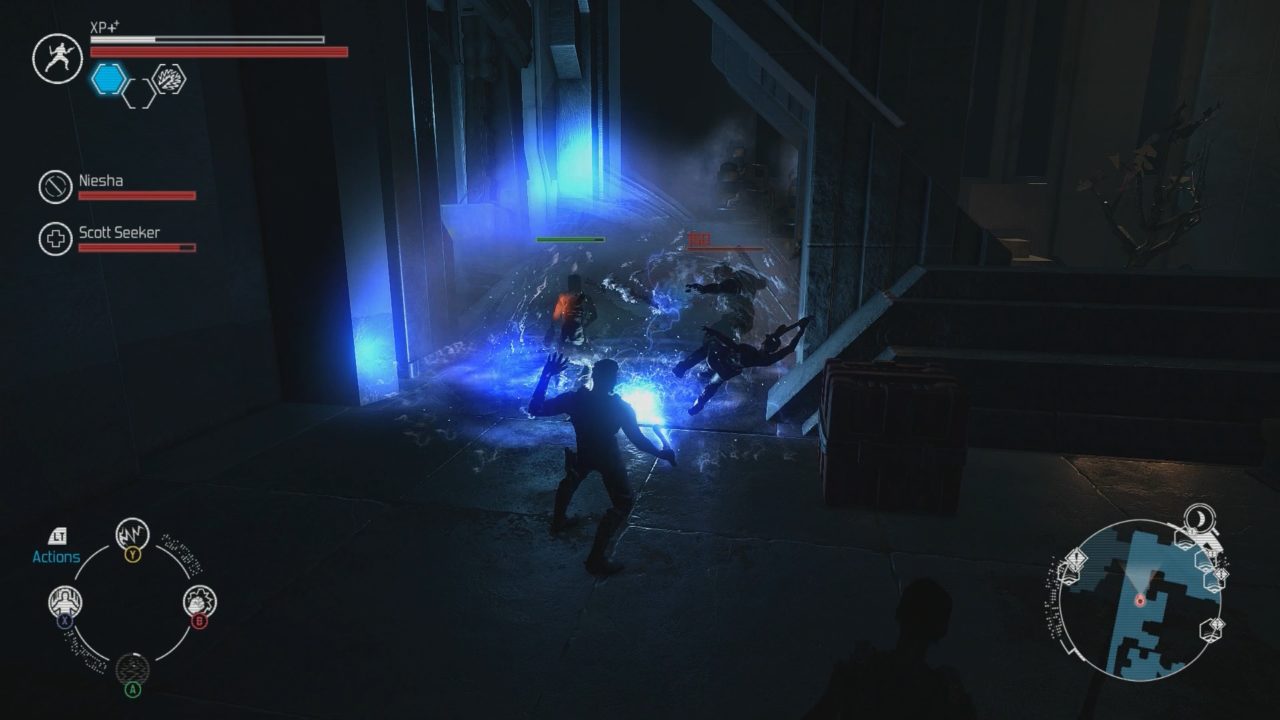This screenshot has height=720, width=1280.
Task: Open the circular minimap
Action: 1138,600
